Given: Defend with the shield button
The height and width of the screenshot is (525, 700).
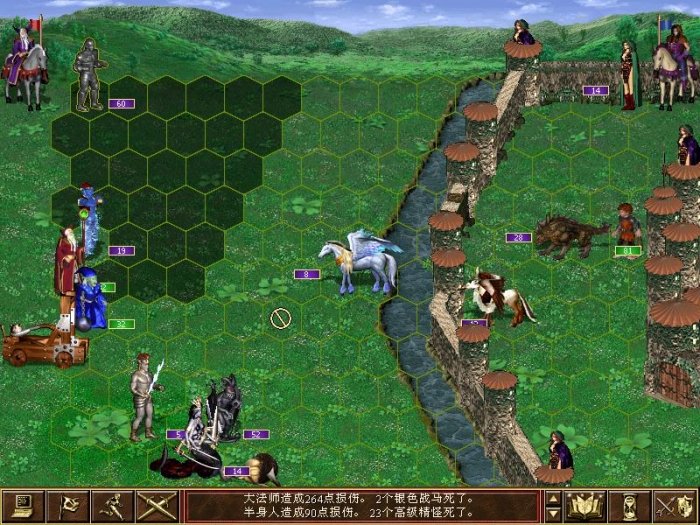Looking at the screenshot, I should pyautogui.click(x=675, y=506).
